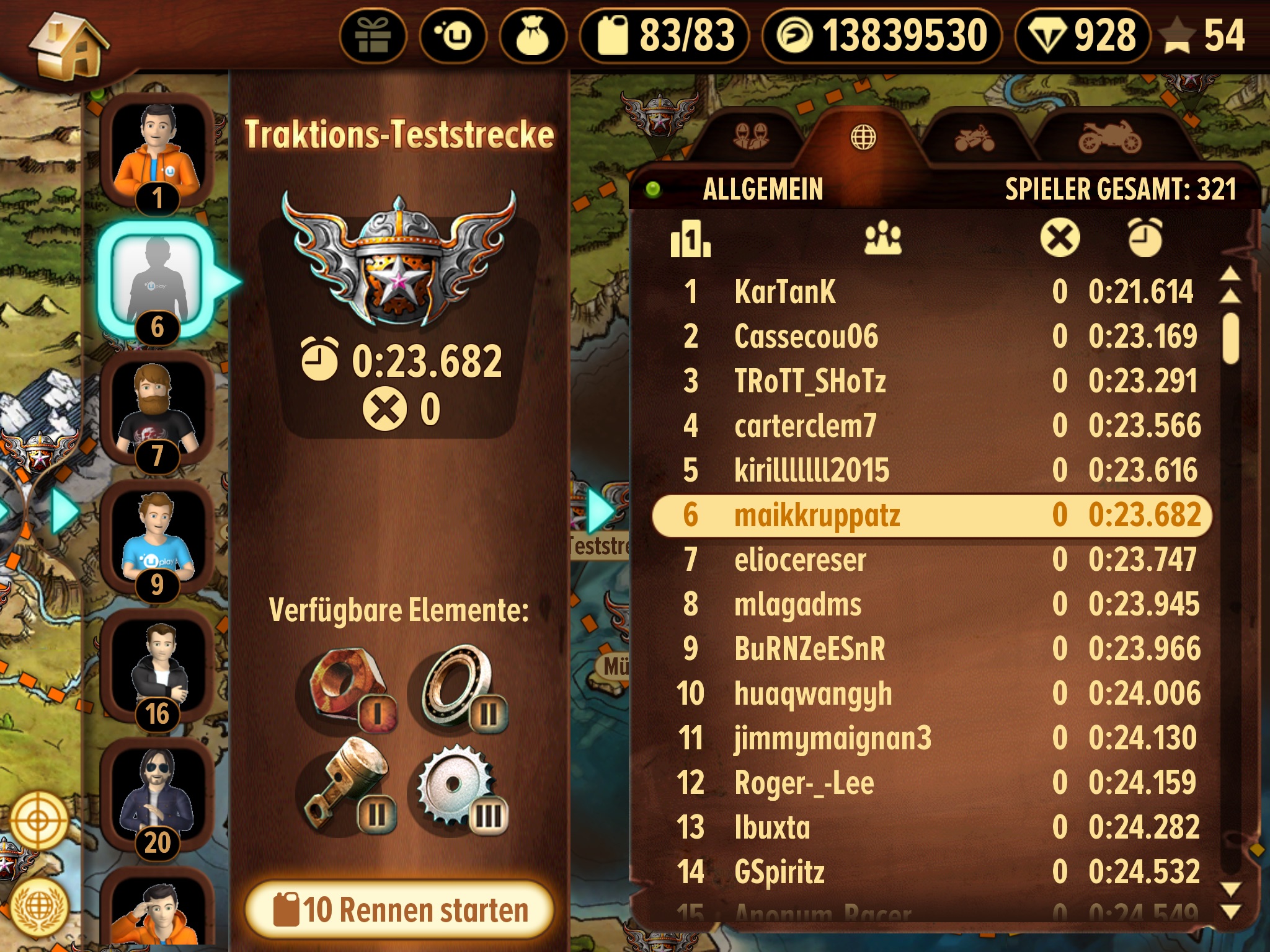
Task: Open the money bag shop
Action: click(533, 36)
